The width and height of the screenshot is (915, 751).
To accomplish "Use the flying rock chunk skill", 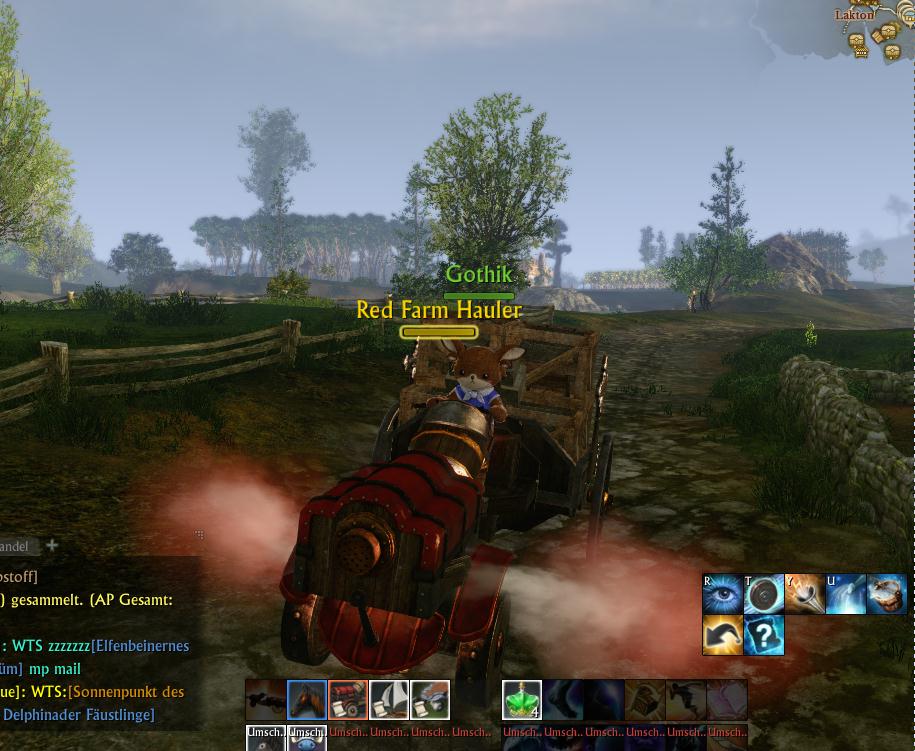I will pyautogui.click(x=887, y=594).
